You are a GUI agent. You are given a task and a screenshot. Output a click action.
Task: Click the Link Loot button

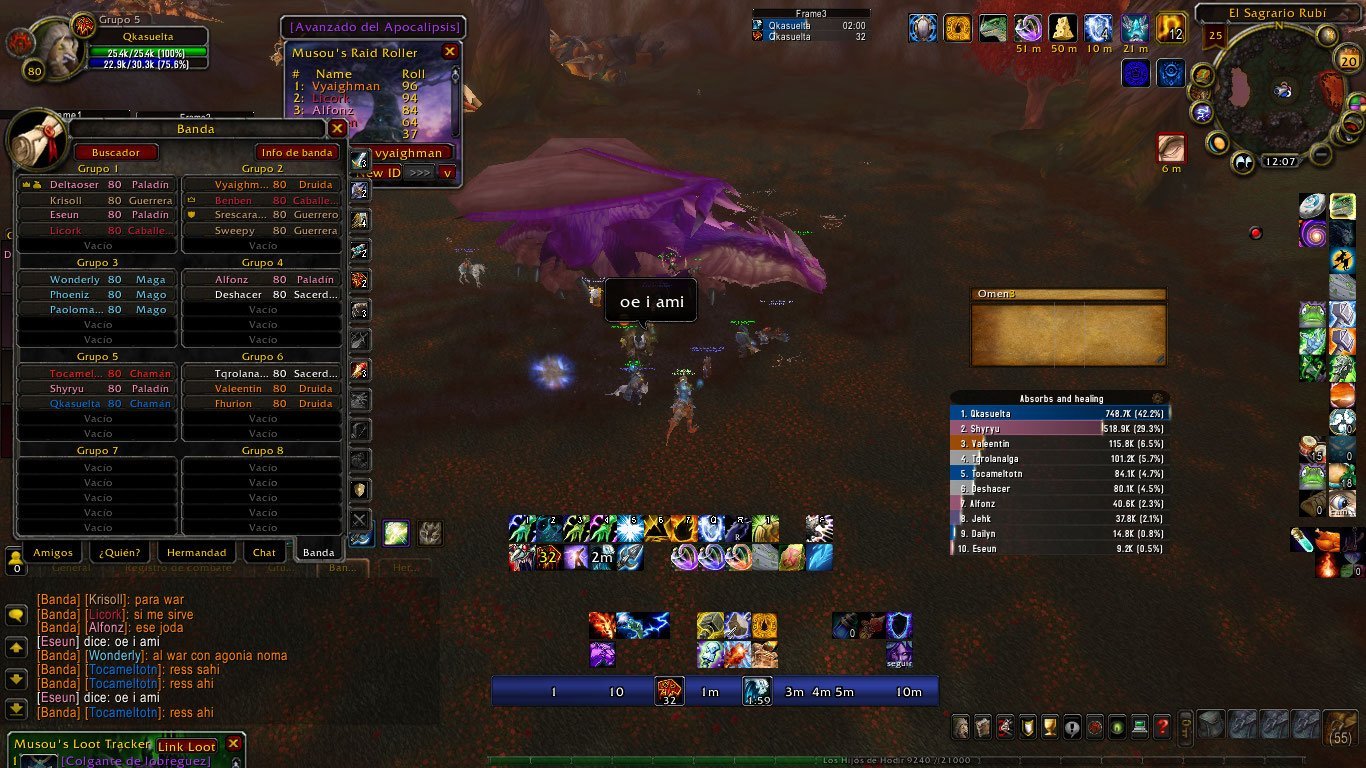186,747
